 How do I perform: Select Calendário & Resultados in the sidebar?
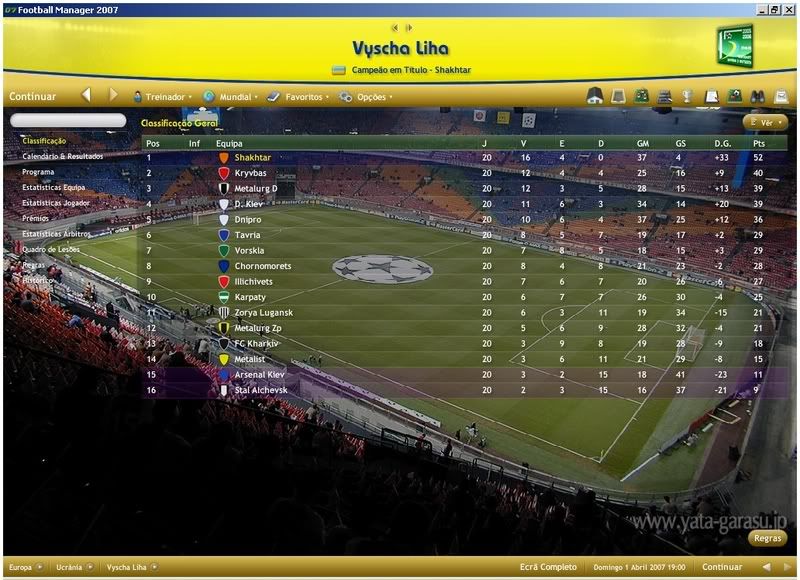click(63, 156)
